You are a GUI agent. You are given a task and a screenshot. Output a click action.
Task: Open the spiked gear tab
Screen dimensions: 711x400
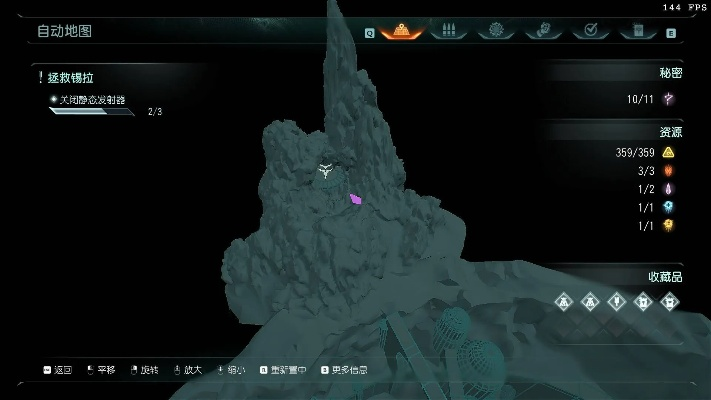pos(494,31)
